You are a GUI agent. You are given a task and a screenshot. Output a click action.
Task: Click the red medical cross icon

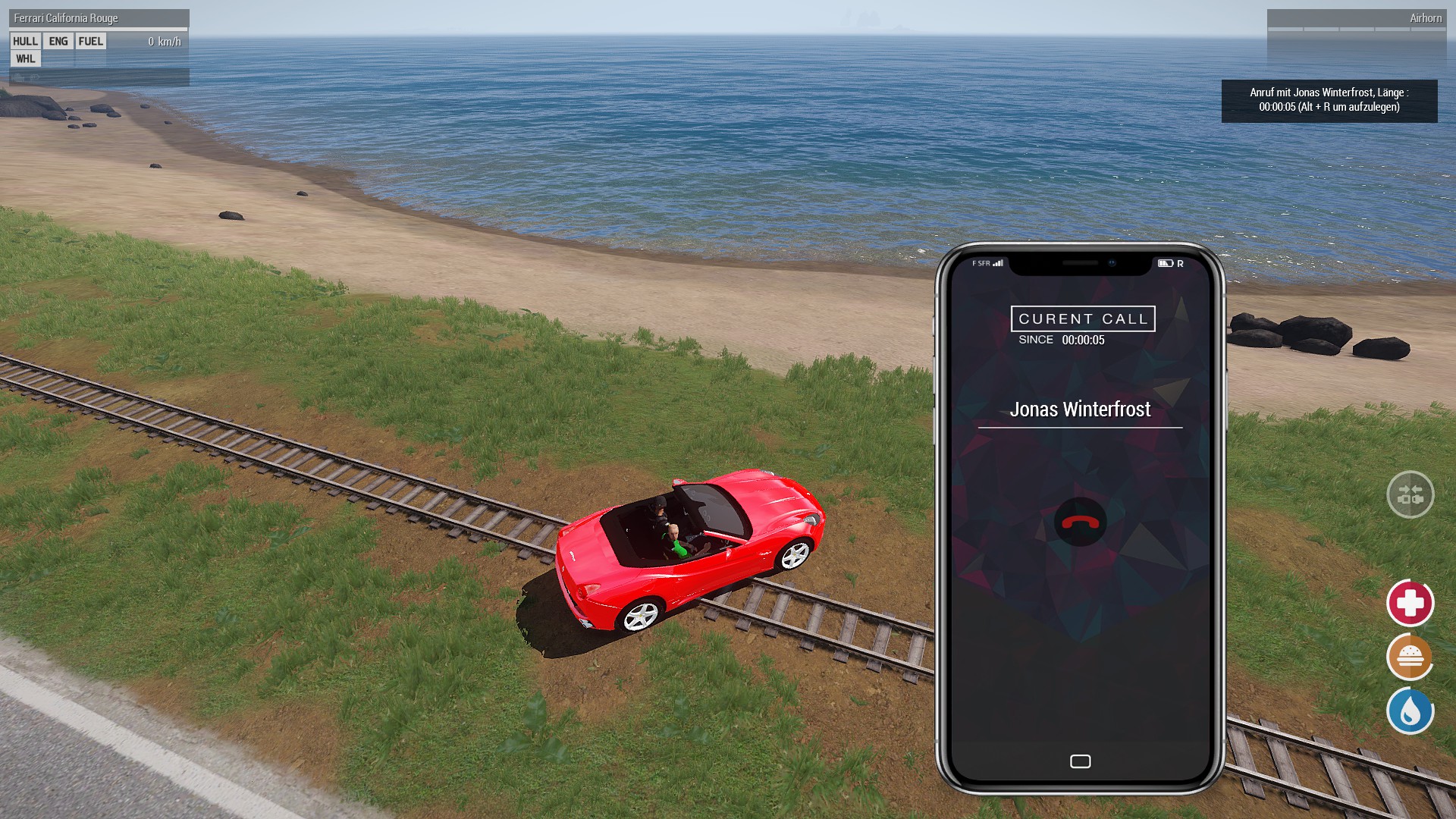point(1410,604)
